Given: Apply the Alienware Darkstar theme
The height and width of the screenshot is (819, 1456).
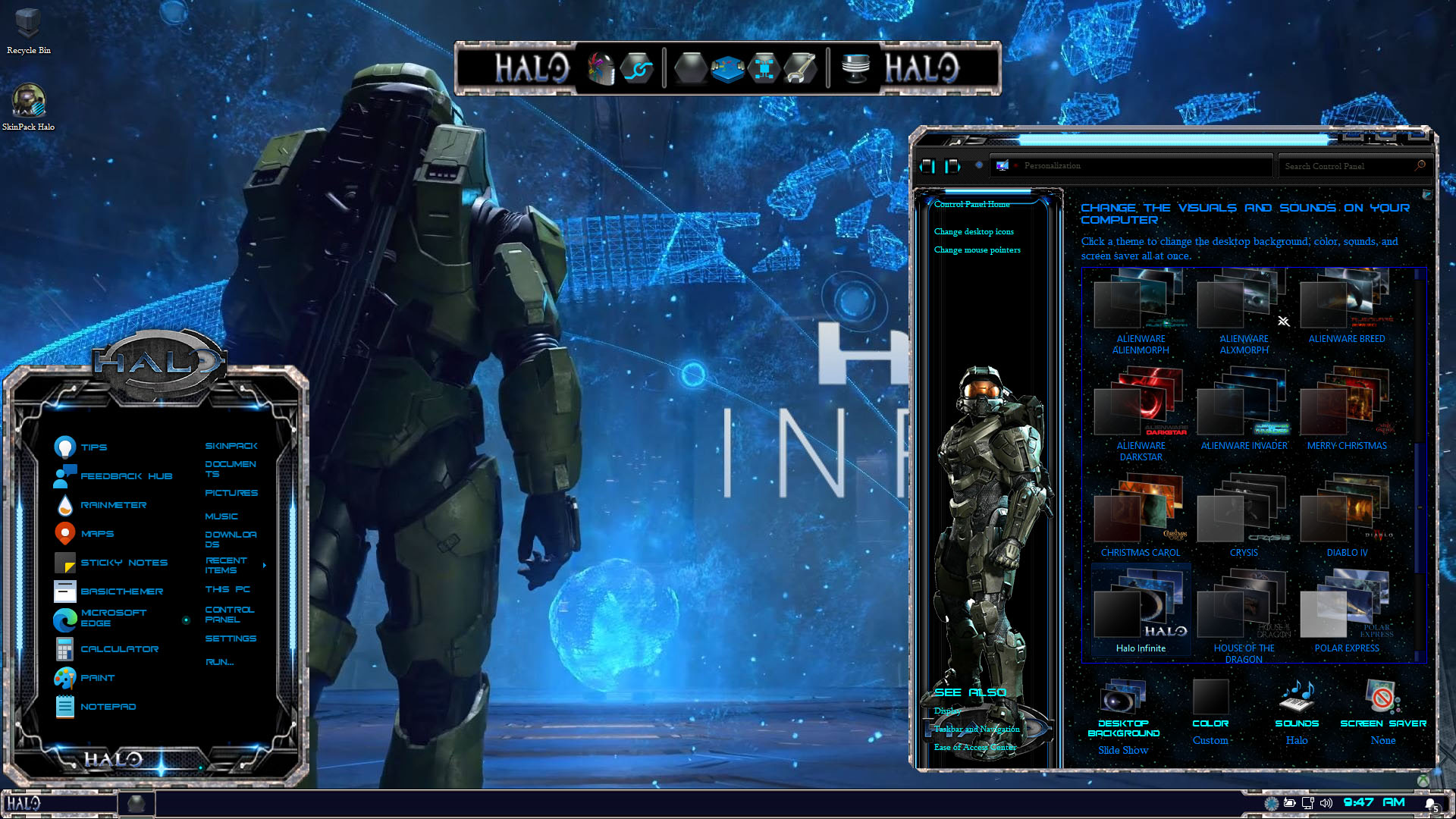Looking at the screenshot, I should [x=1141, y=413].
